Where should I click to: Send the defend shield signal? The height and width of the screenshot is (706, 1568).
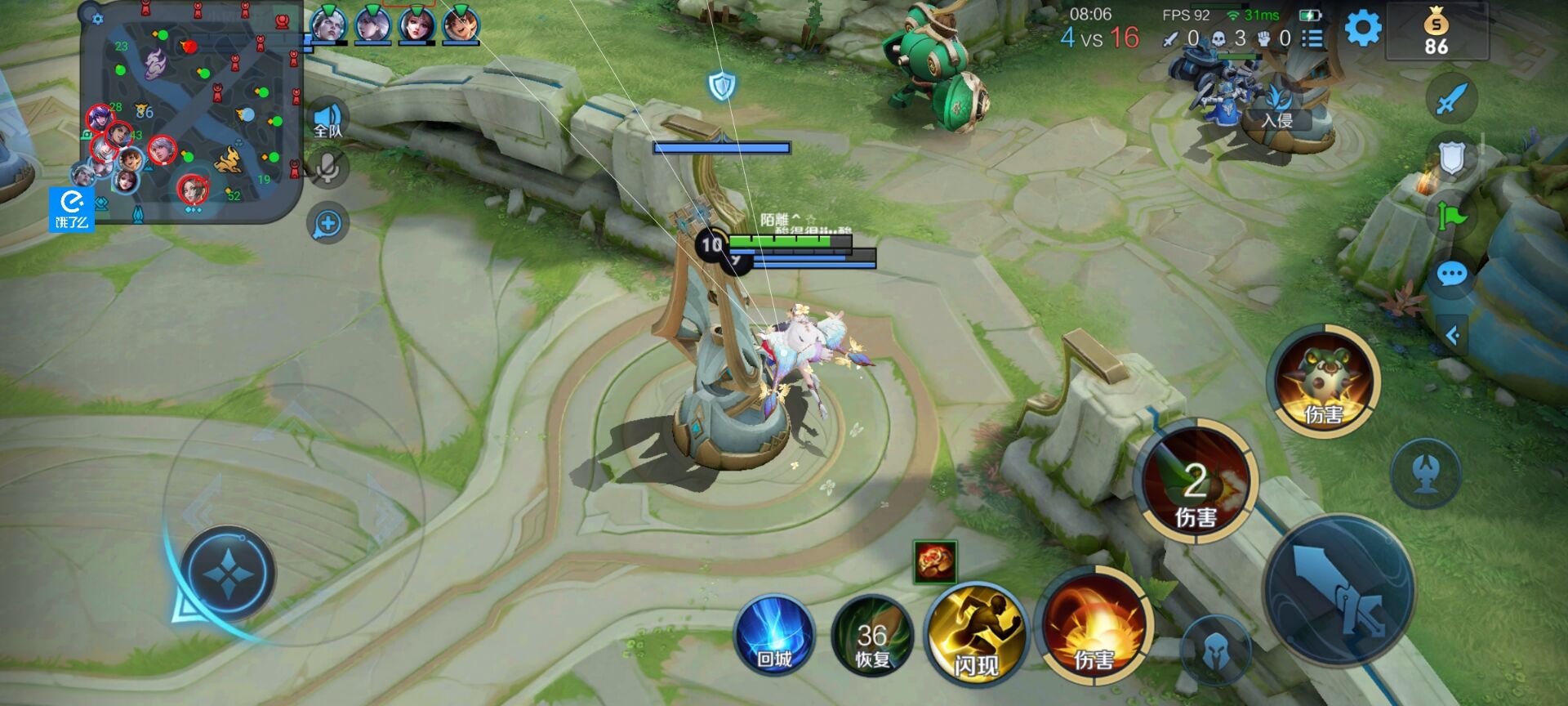pyautogui.click(x=1451, y=158)
